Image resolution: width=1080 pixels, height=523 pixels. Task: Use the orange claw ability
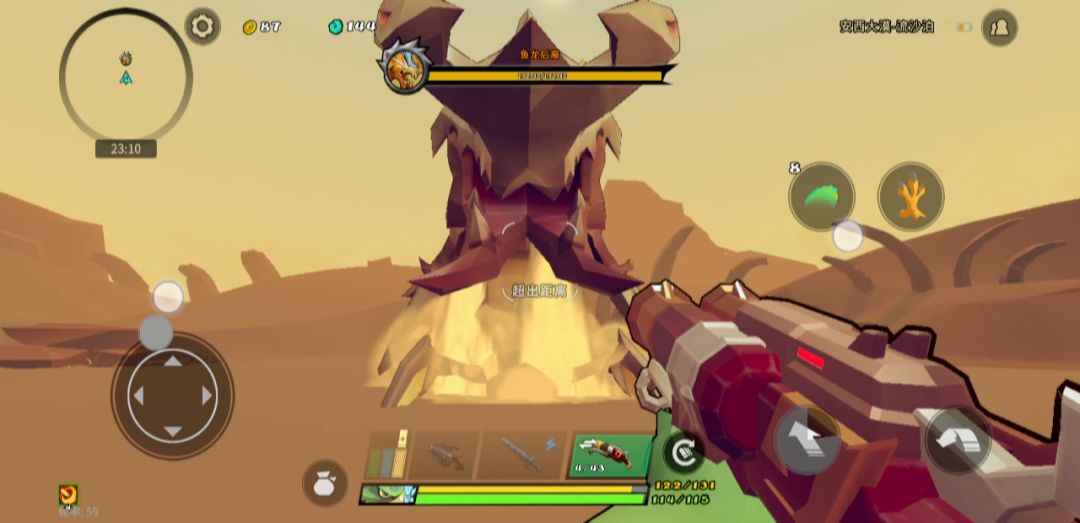coord(910,197)
